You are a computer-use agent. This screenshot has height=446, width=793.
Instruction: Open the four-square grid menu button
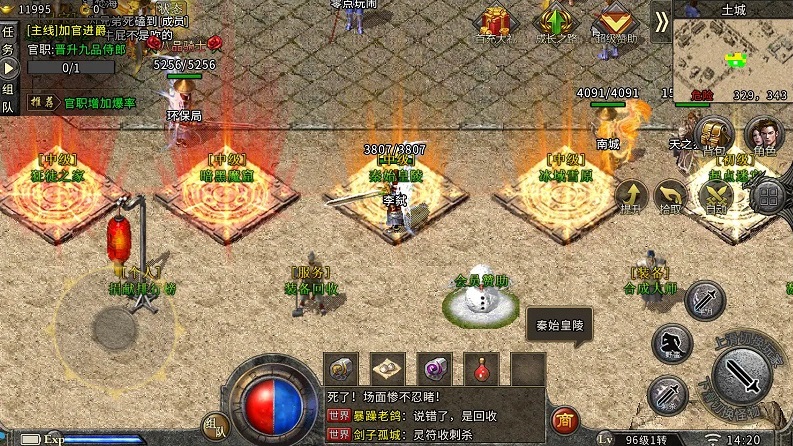tap(766, 196)
